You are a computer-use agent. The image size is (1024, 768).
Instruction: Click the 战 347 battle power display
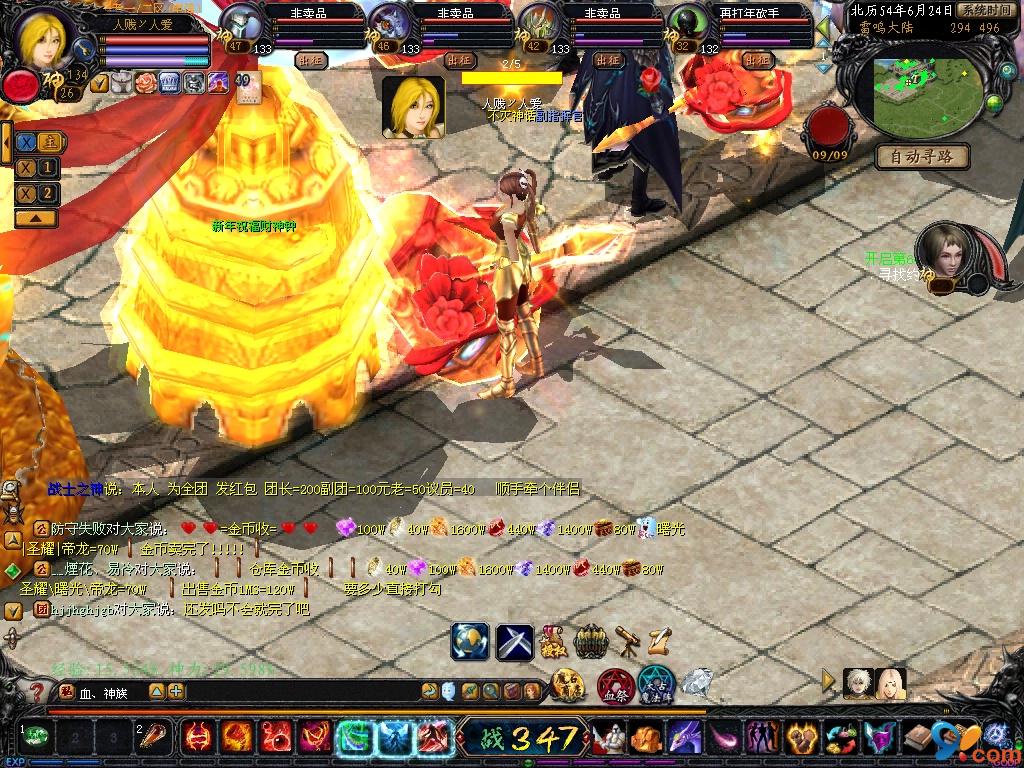(x=523, y=739)
